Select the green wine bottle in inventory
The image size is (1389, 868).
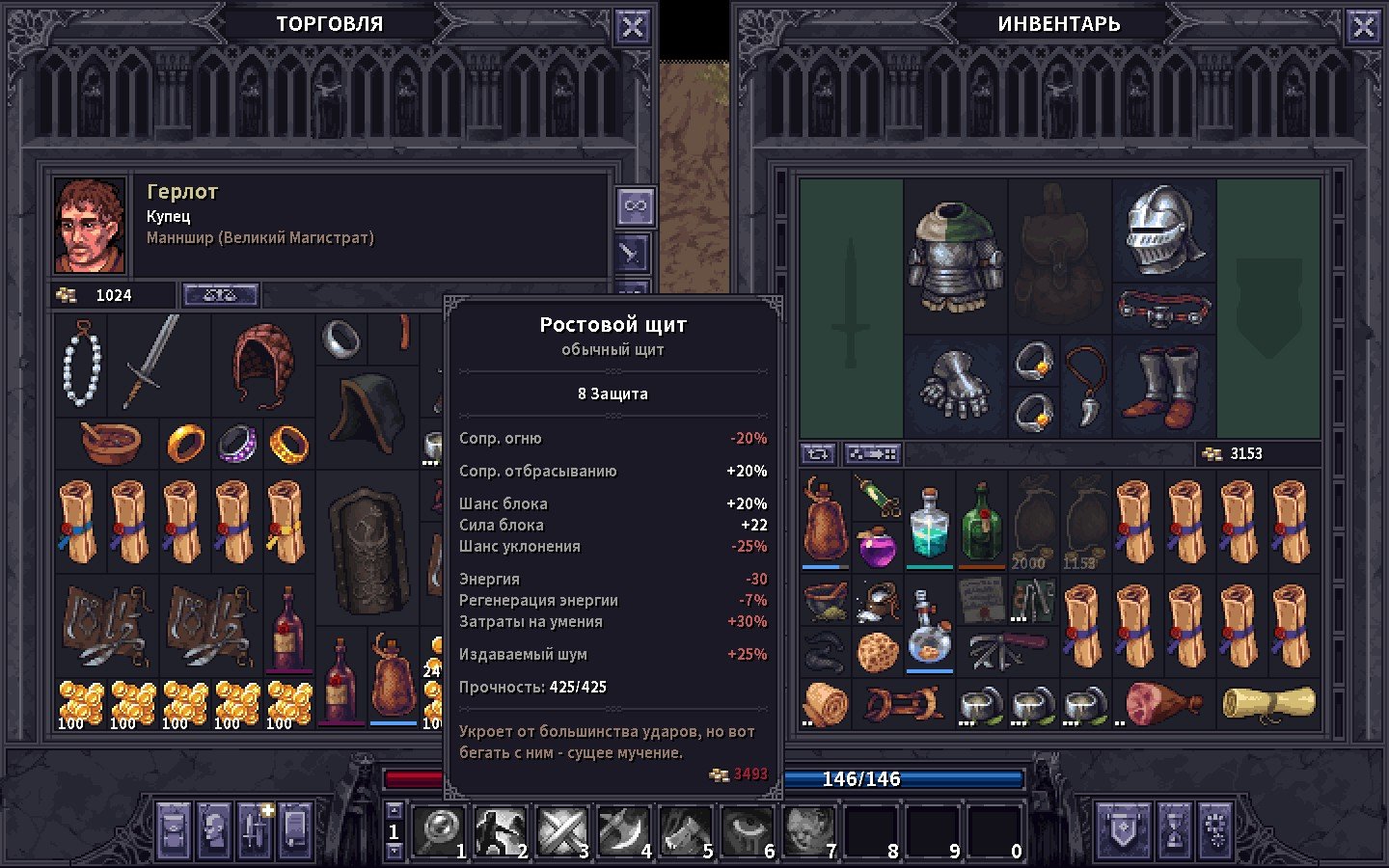coord(982,526)
